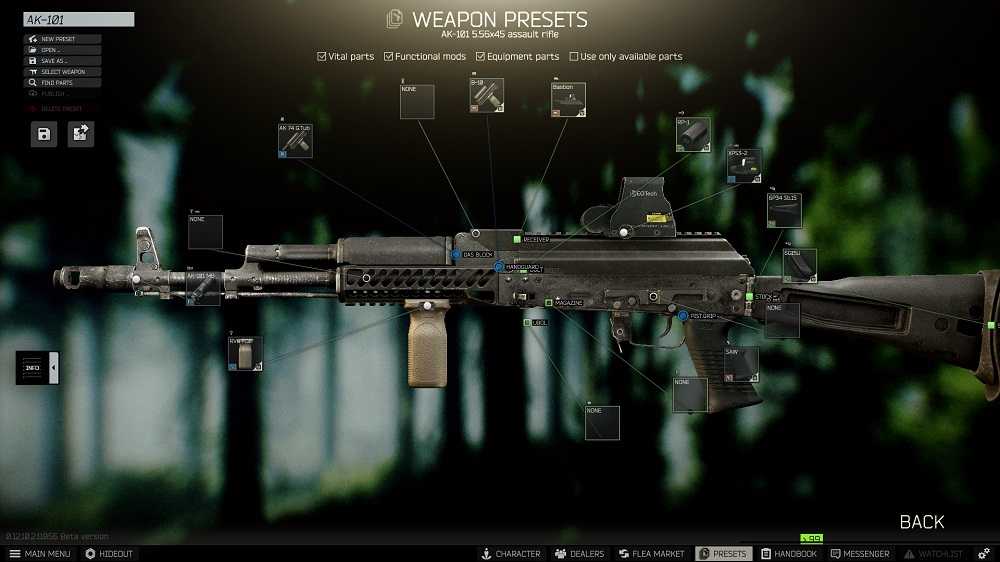The height and width of the screenshot is (562, 1000).
Task: Click the Find Parts button
Action: point(62,83)
